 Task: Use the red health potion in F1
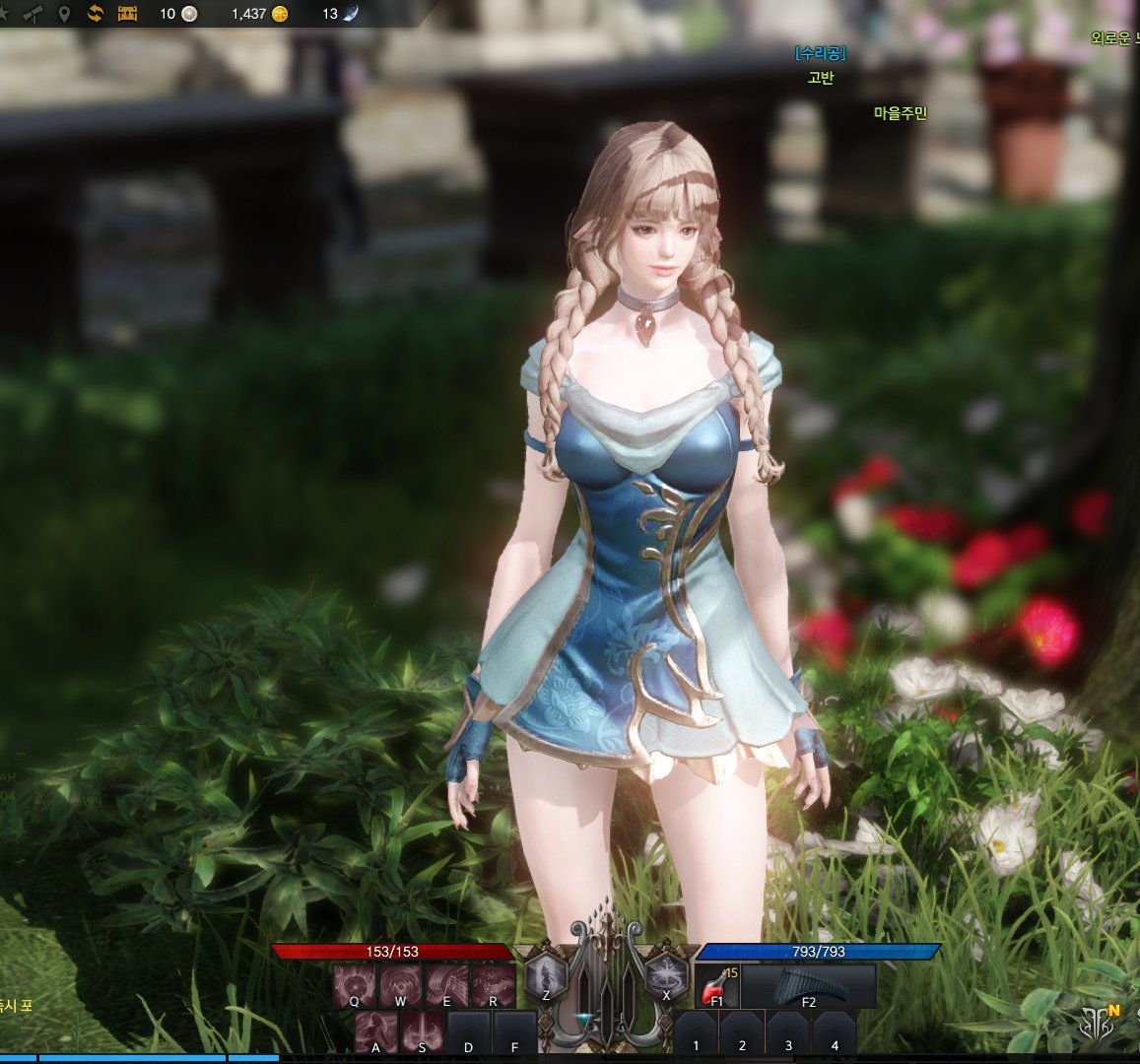click(x=716, y=985)
